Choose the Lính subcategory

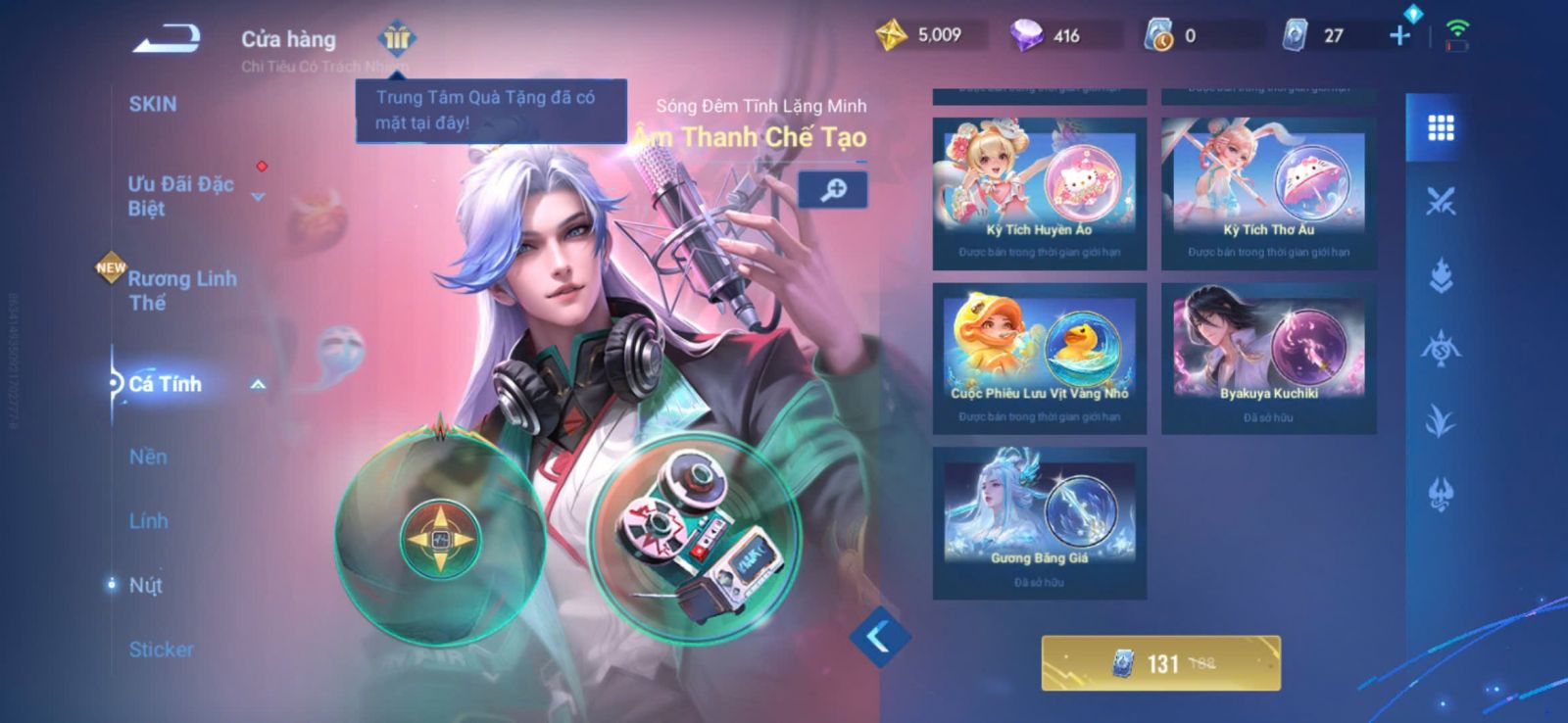[148, 521]
